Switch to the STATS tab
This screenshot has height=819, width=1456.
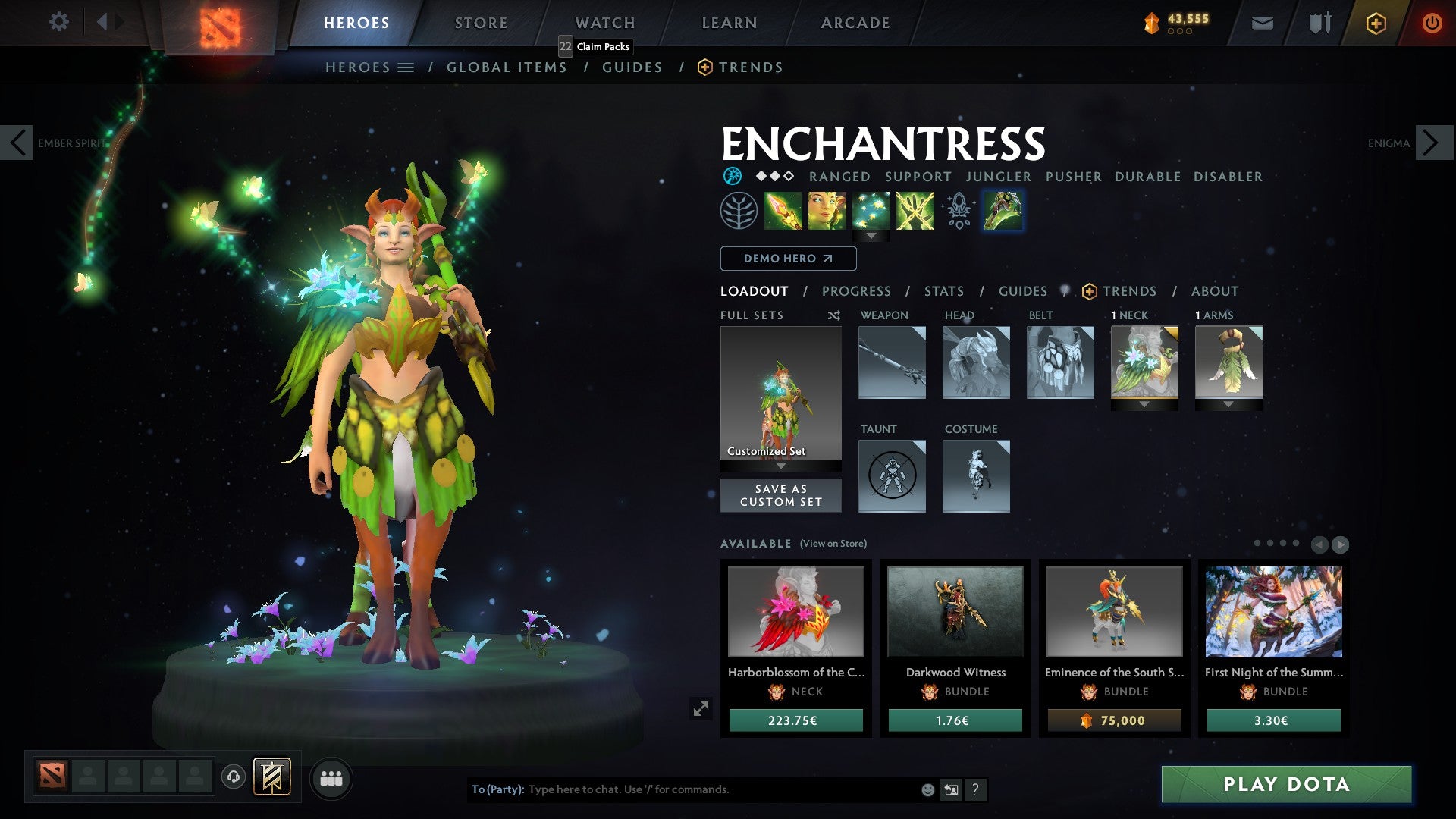point(943,291)
